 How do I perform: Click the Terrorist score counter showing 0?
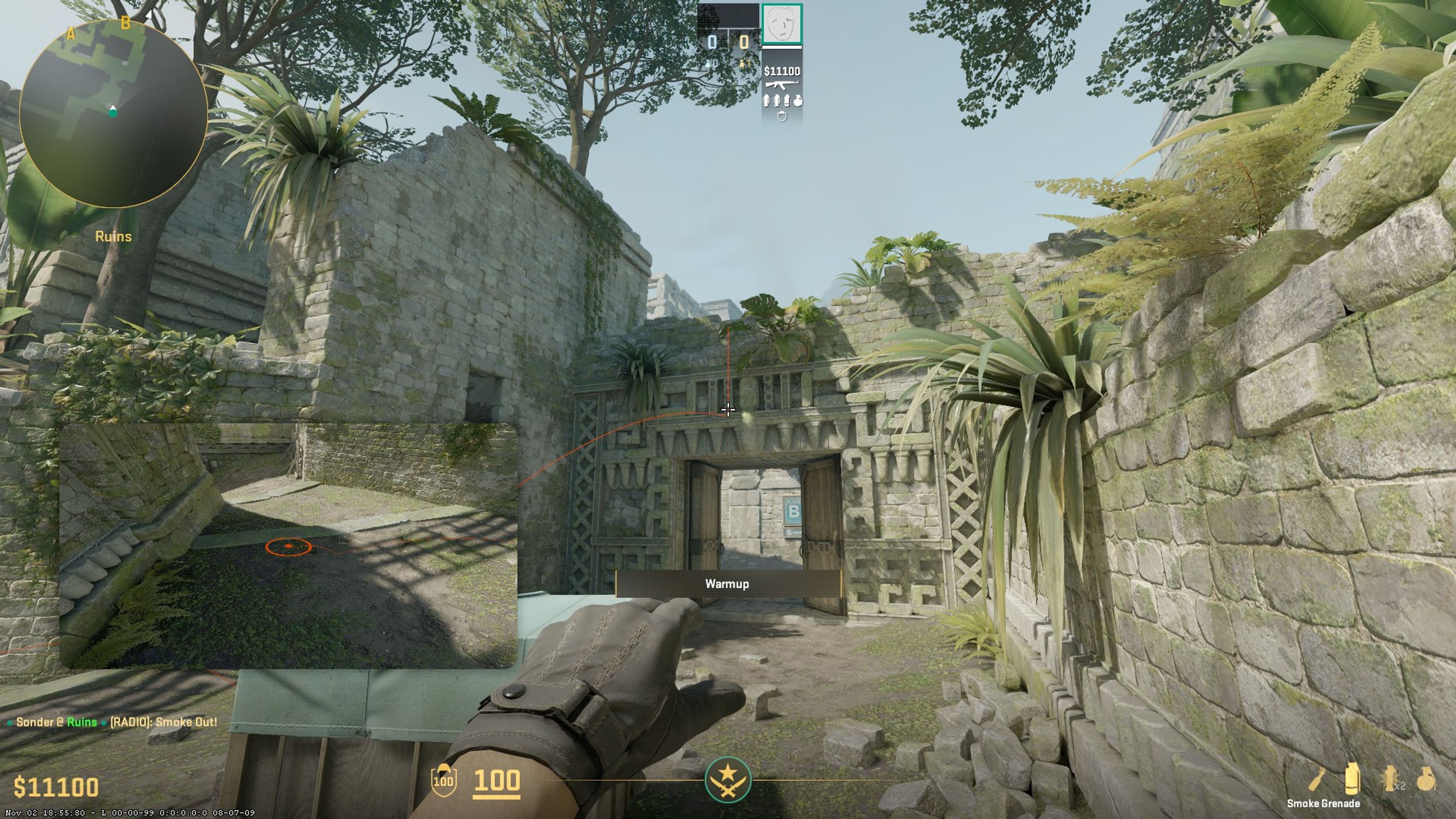pyautogui.click(x=743, y=41)
